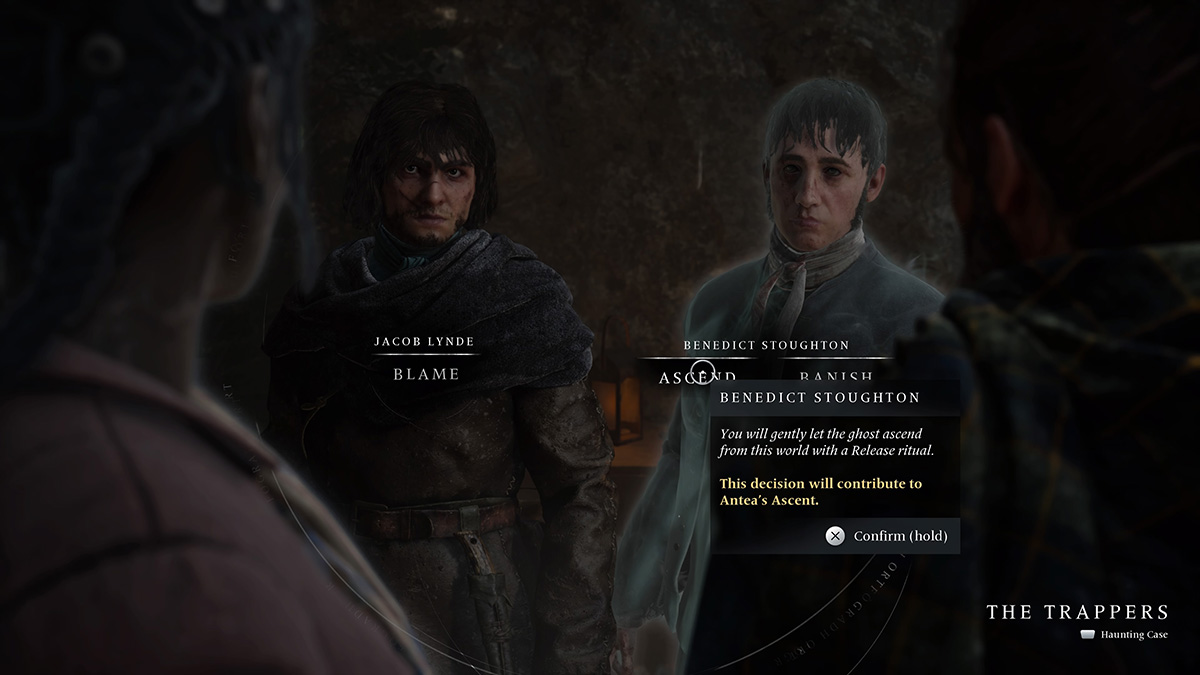
Task: Select Ascend for Benedict Stoughton
Action: pos(697,375)
